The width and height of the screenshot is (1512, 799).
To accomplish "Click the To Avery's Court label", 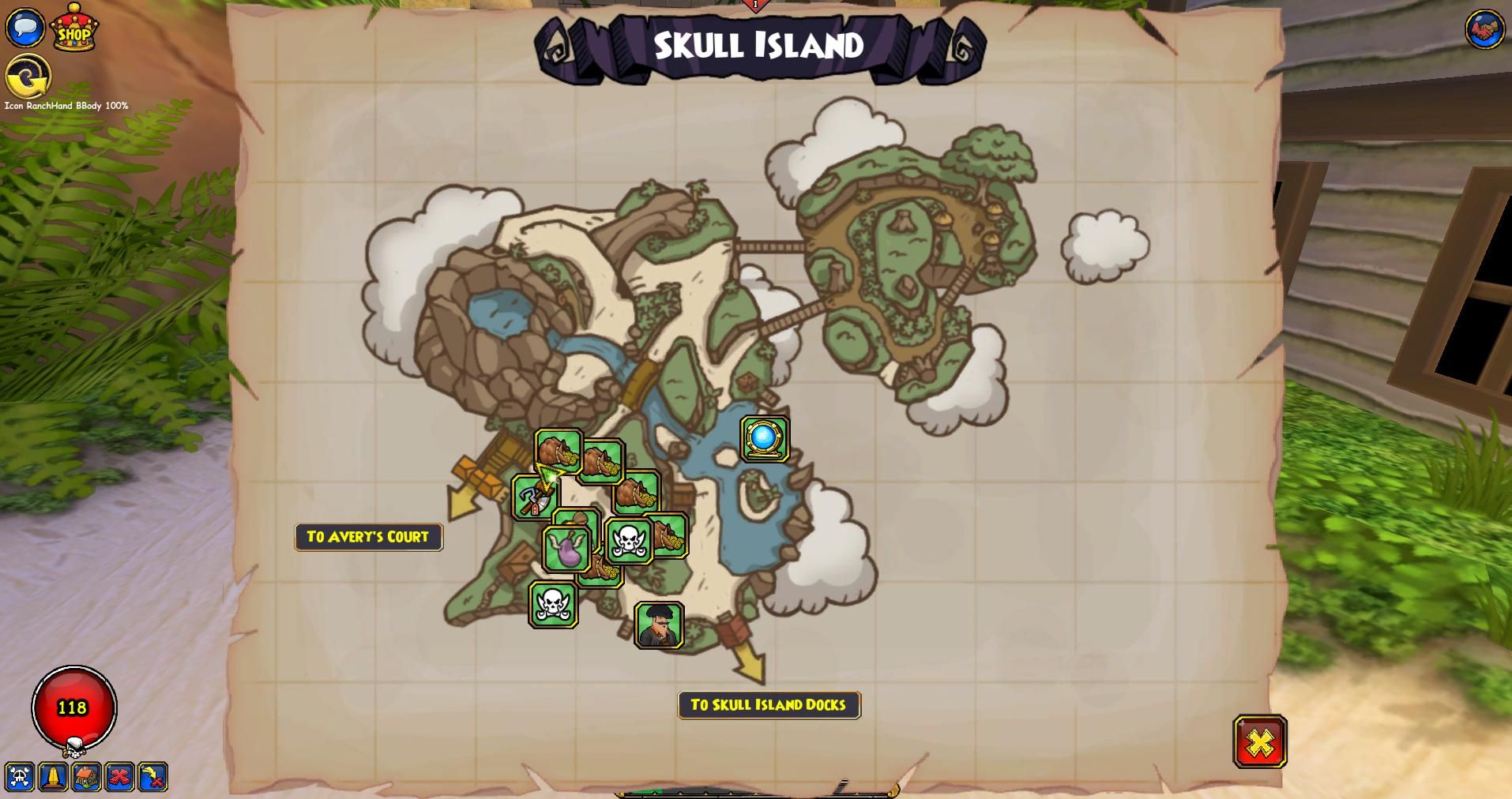I will tap(368, 537).
